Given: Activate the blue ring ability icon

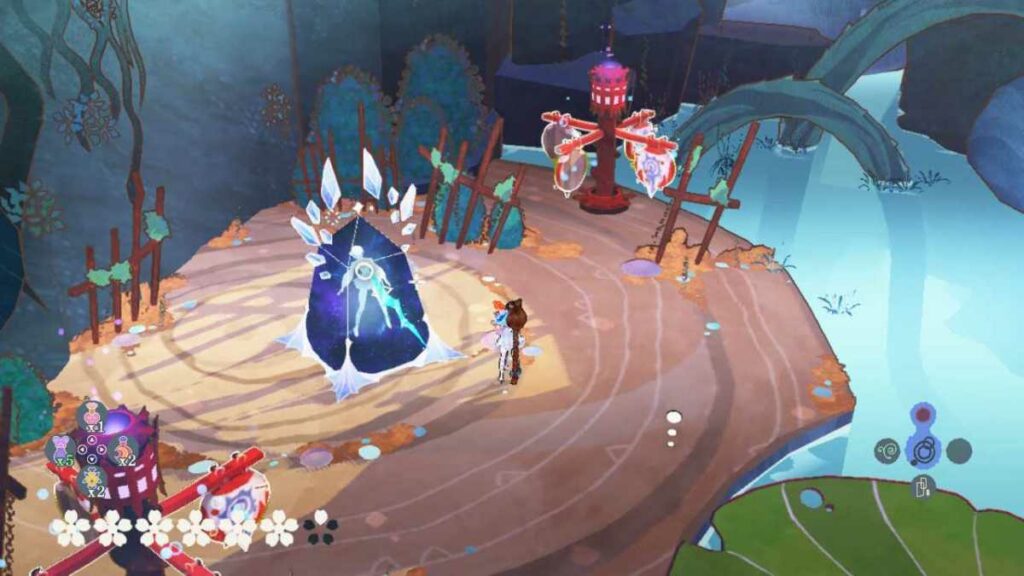Looking at the screenshot, I should [x=923, y=450].
